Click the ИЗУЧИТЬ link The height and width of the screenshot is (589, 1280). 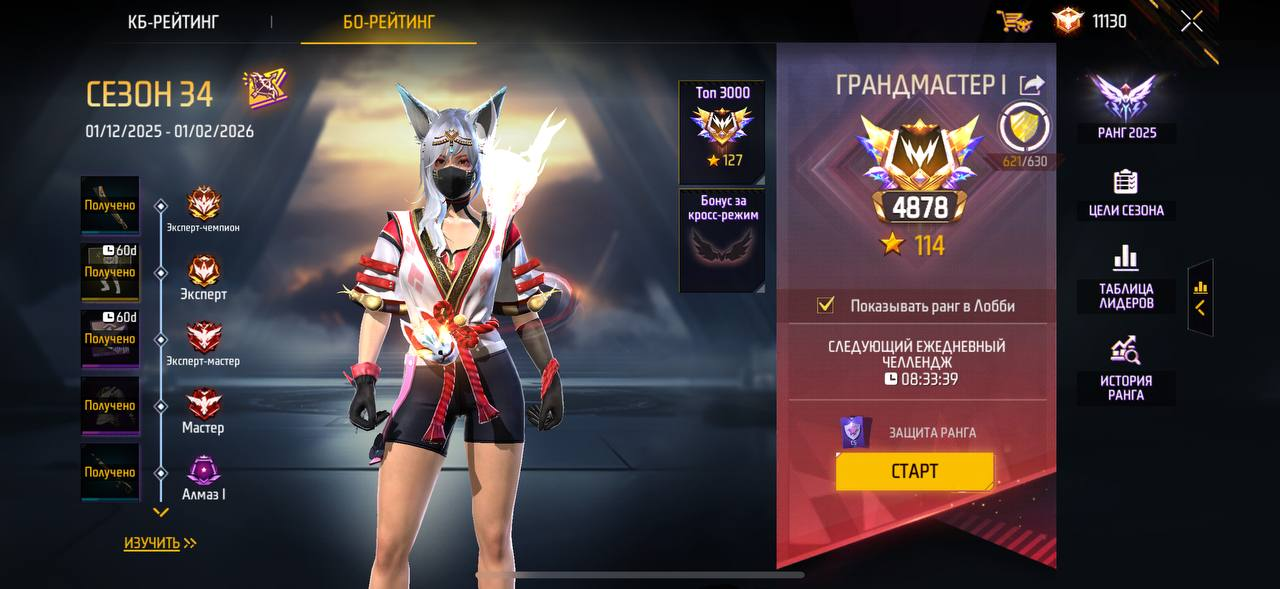tap(160, 543)
